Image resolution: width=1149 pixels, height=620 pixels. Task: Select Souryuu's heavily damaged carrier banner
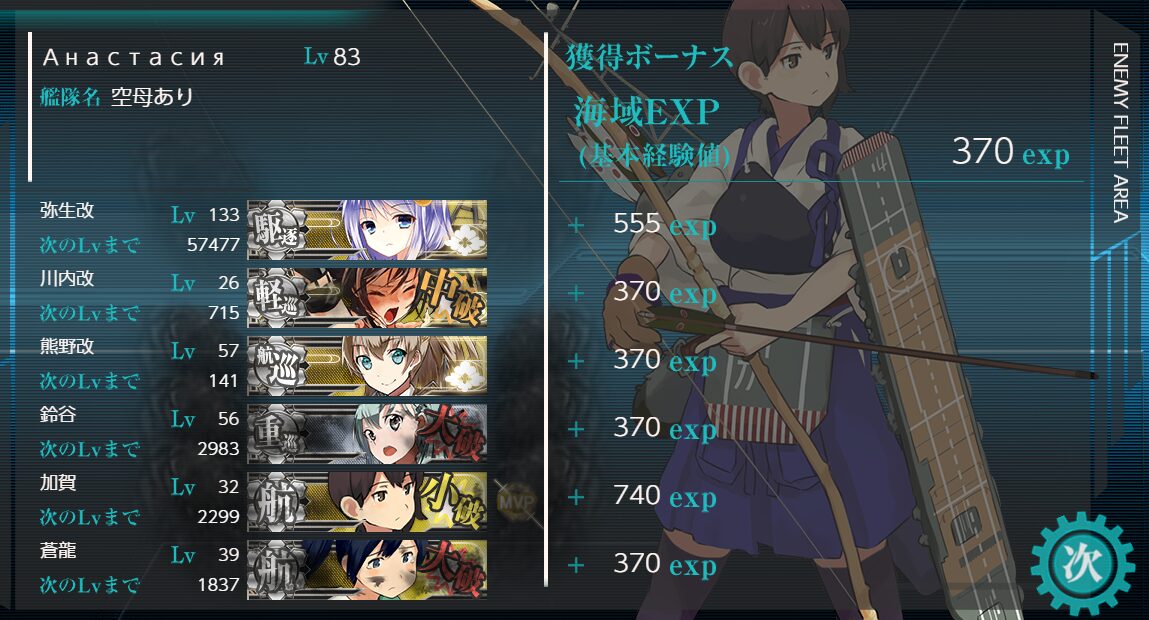pyautogui.click(x=367, y=569)
